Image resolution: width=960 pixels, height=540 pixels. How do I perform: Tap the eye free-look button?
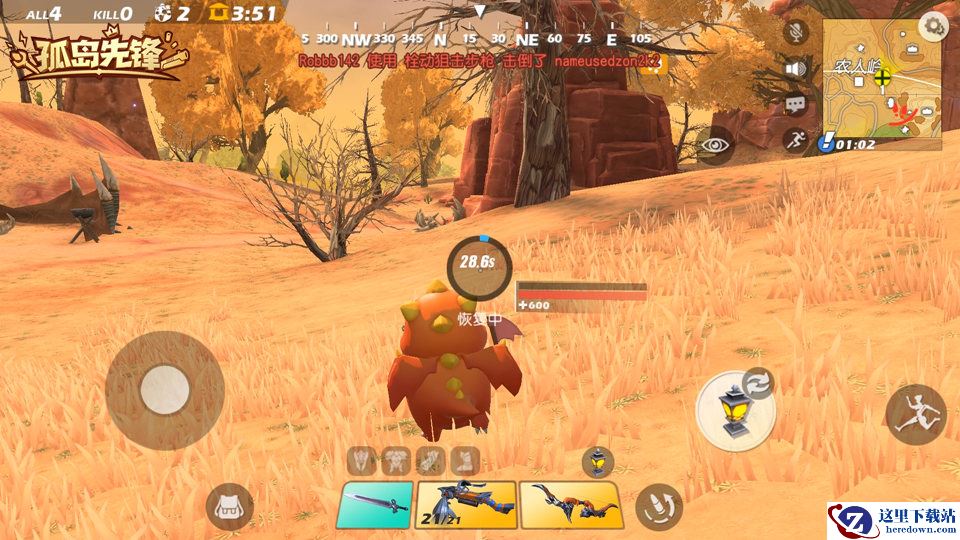(716, 145)
